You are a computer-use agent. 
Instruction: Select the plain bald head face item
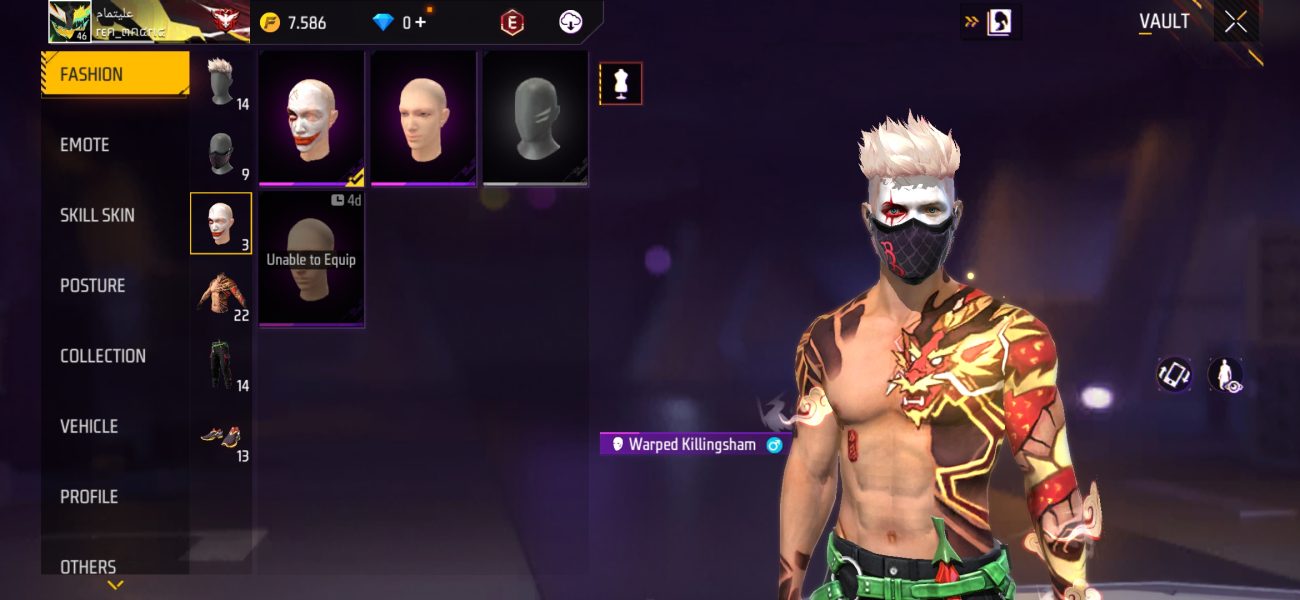423,118
